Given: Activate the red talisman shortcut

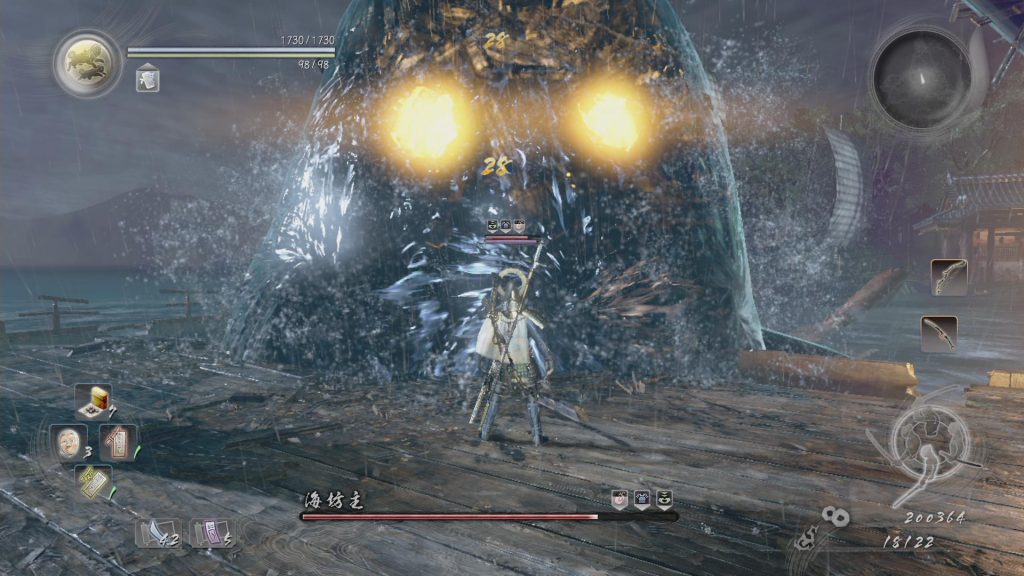Looking at the screenshot, I should pyautogui.click(x=118, y=441).
